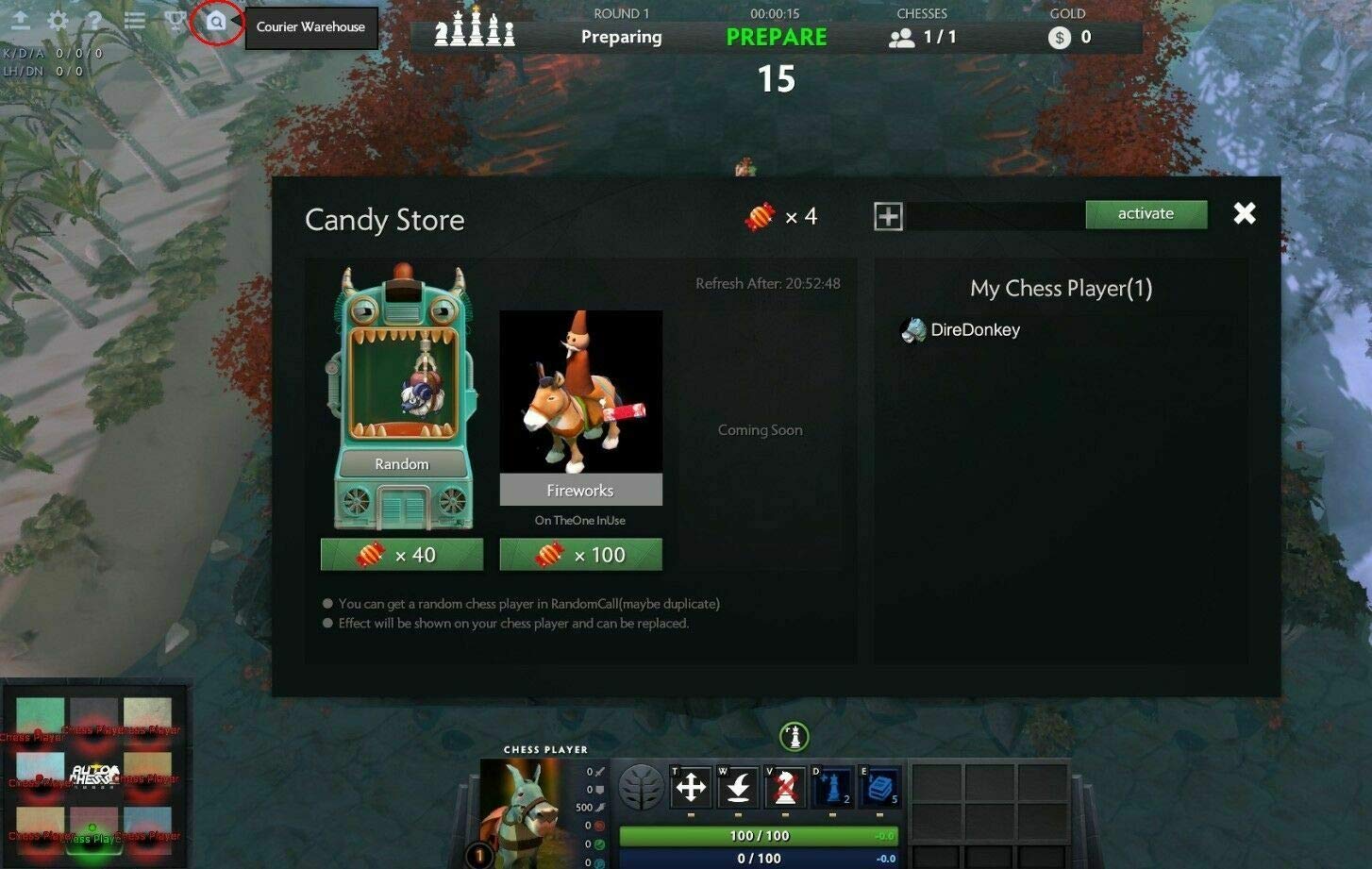Click the green 100/100 health bar
The image size is (1372, 869).
[760, 835]
